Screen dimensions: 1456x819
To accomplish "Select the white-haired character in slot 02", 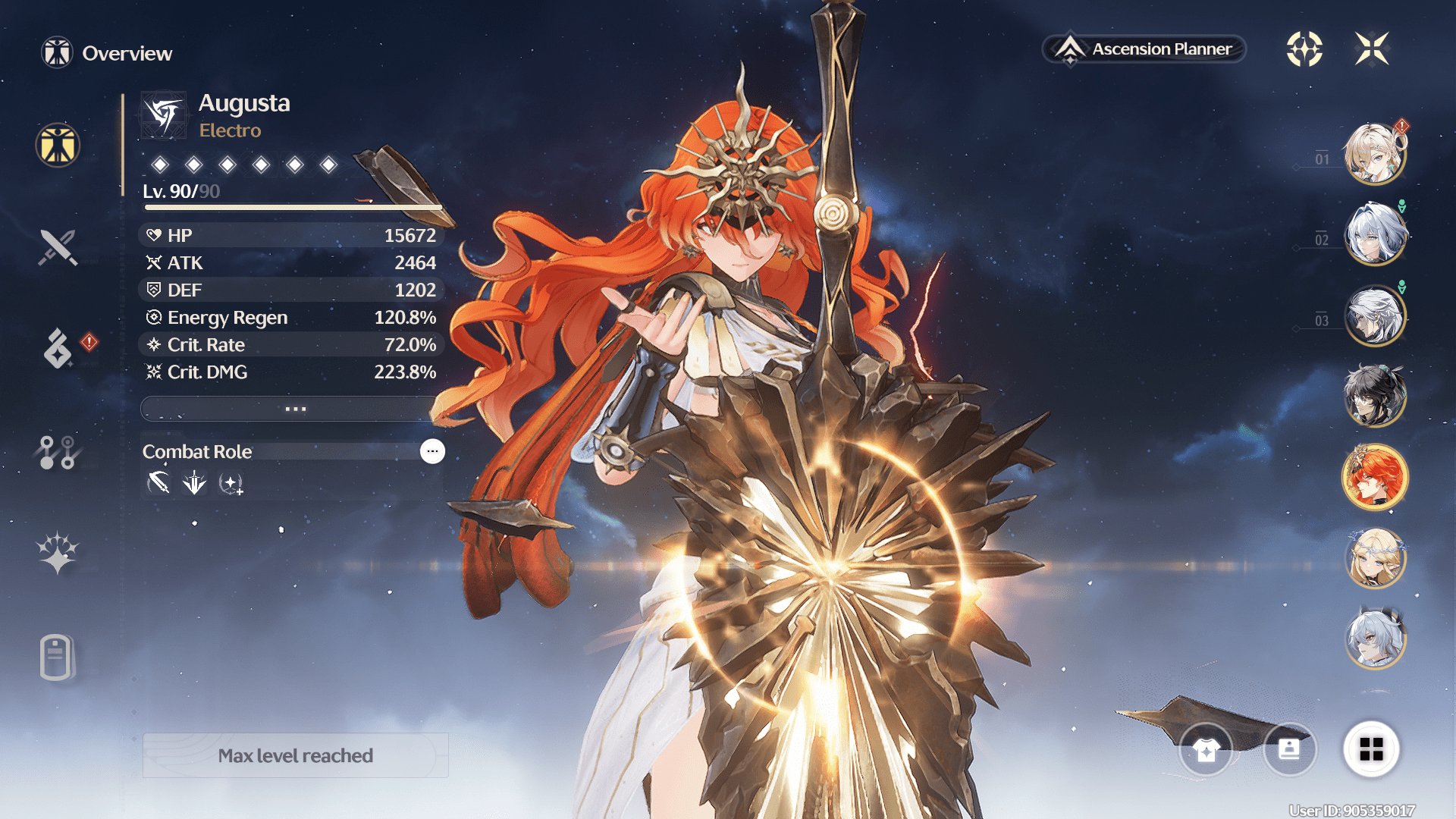I will pos(1374,235).
